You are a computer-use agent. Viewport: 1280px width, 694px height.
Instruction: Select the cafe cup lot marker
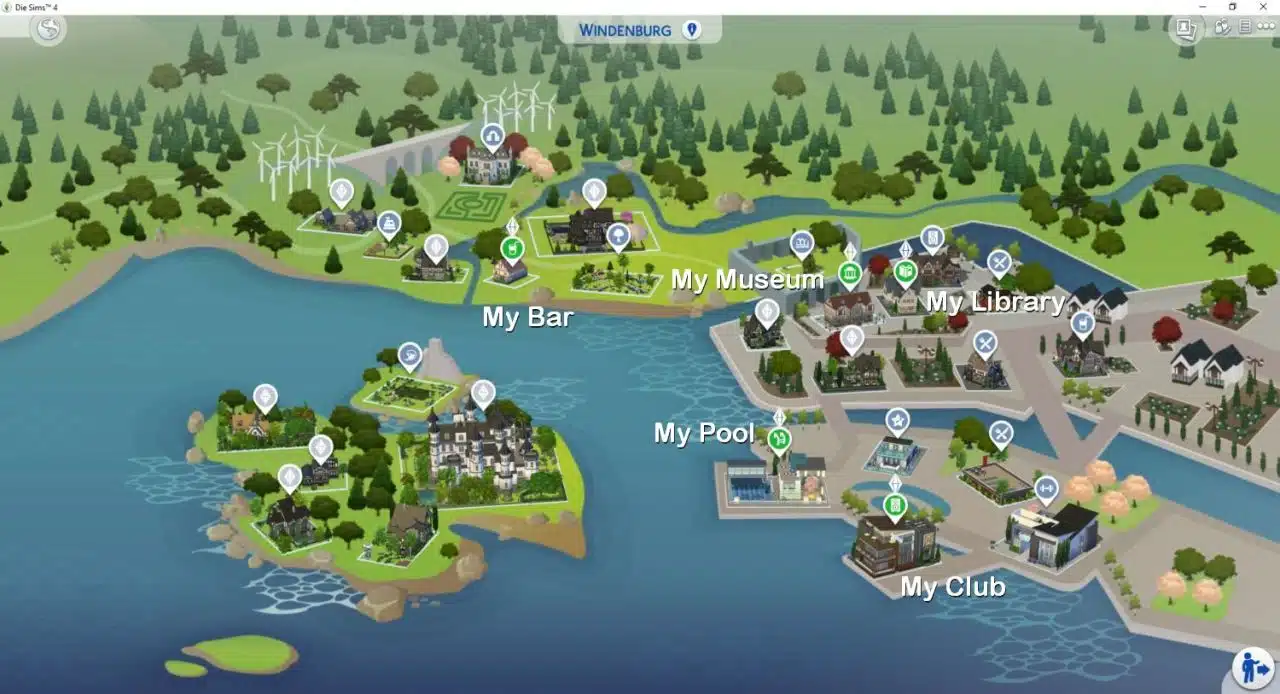click(x=1082, y=323)
